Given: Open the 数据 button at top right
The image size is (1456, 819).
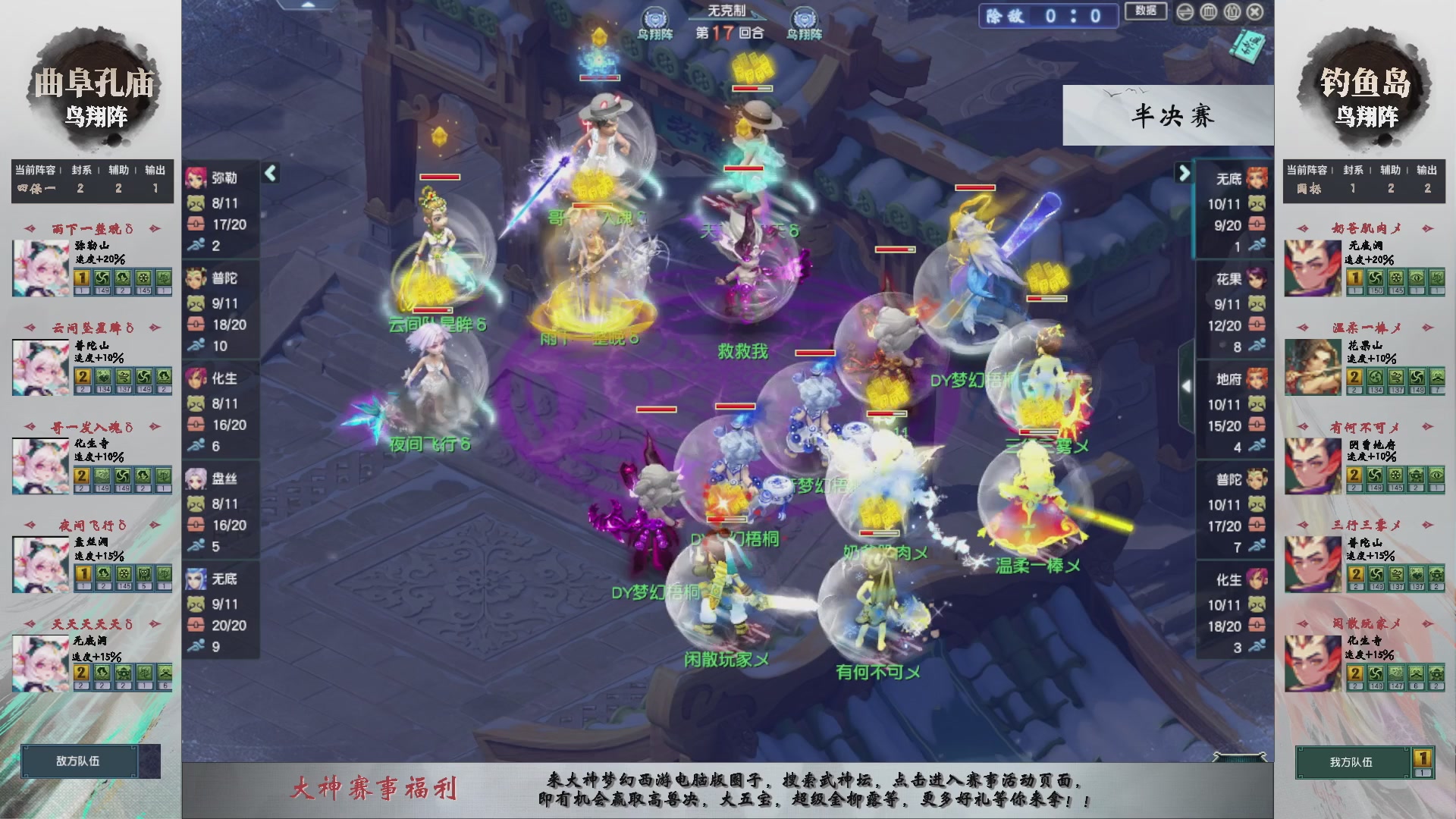Looking at the screenshot, I should click(1146, 11).
